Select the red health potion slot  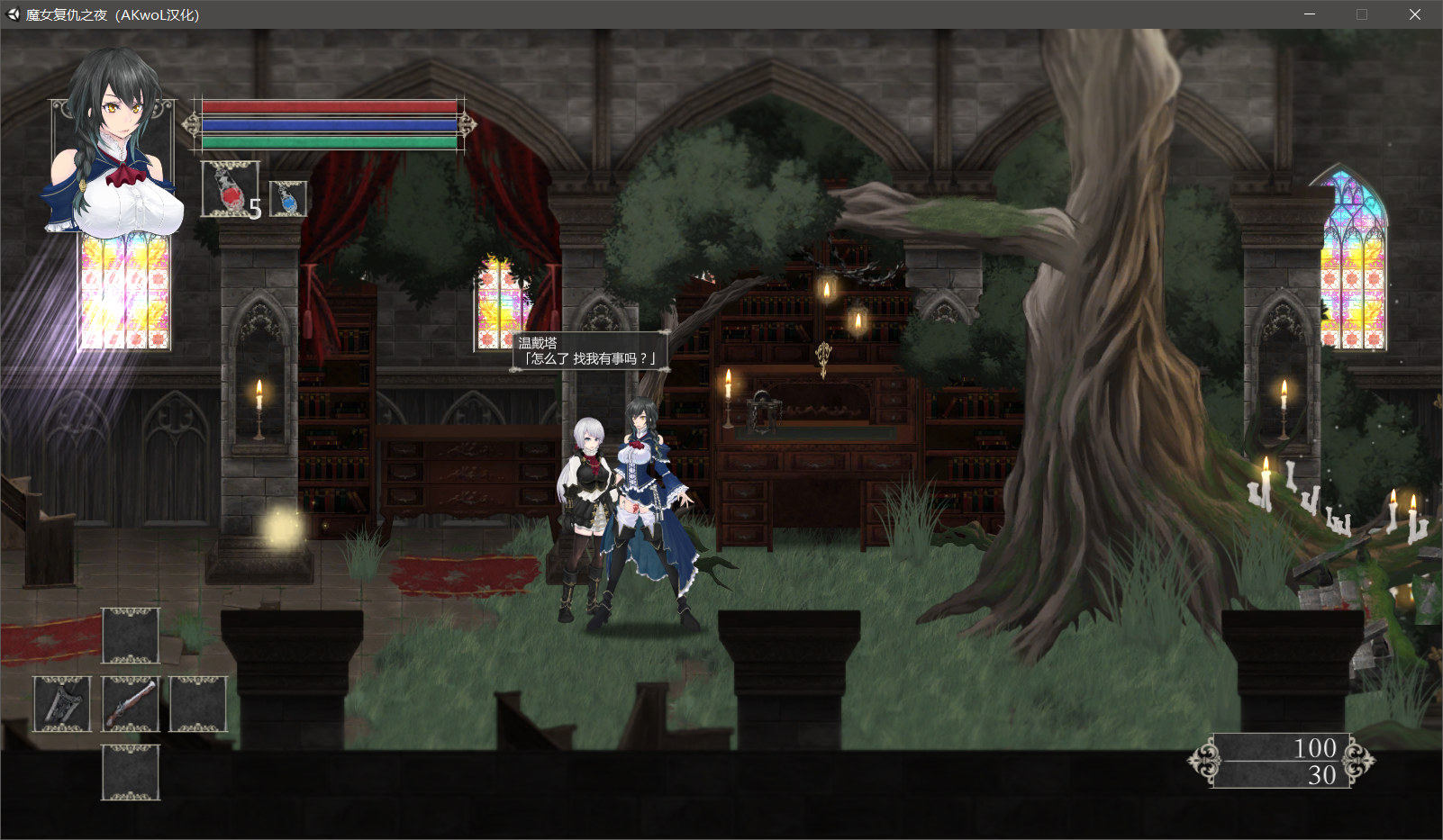[230, 189]
